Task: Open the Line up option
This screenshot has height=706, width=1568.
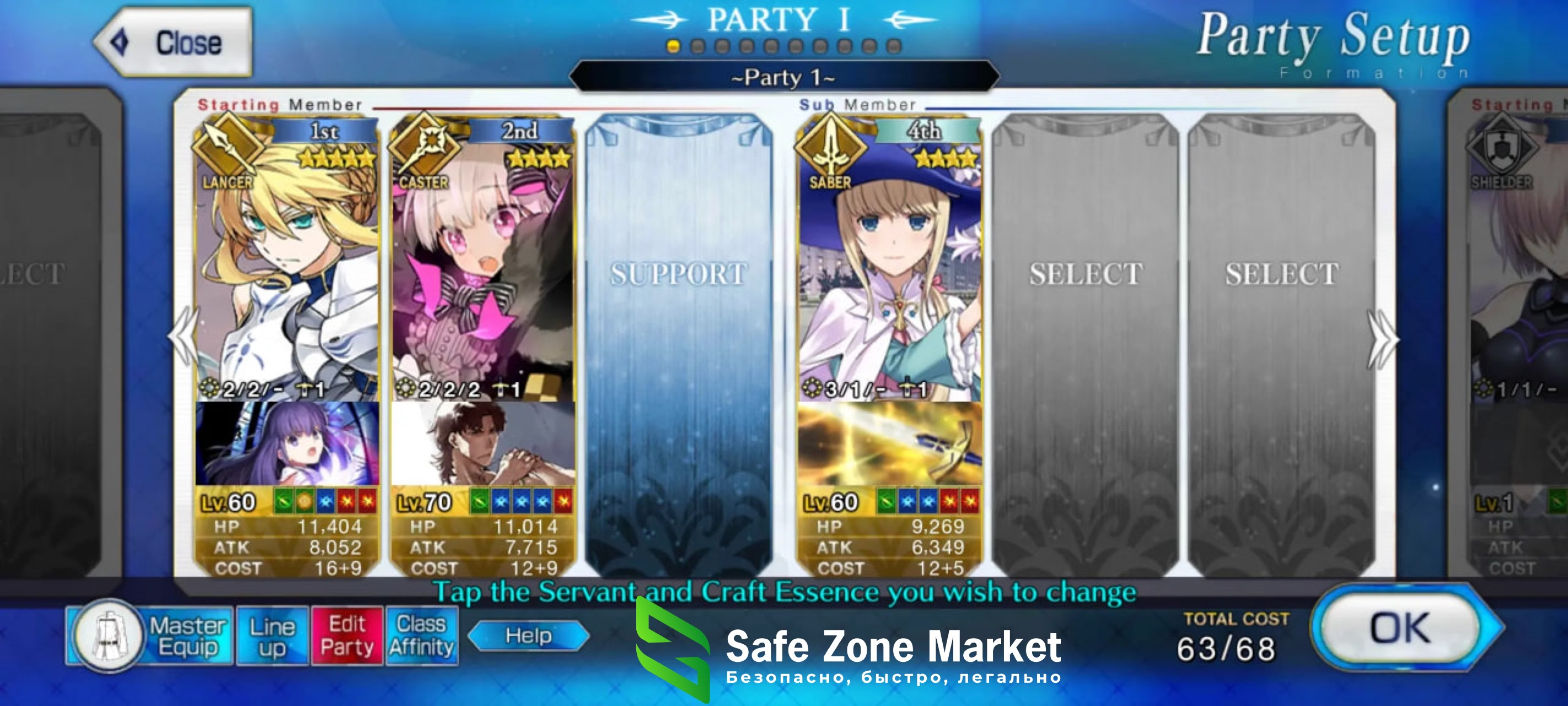Action: click(272, 637)
